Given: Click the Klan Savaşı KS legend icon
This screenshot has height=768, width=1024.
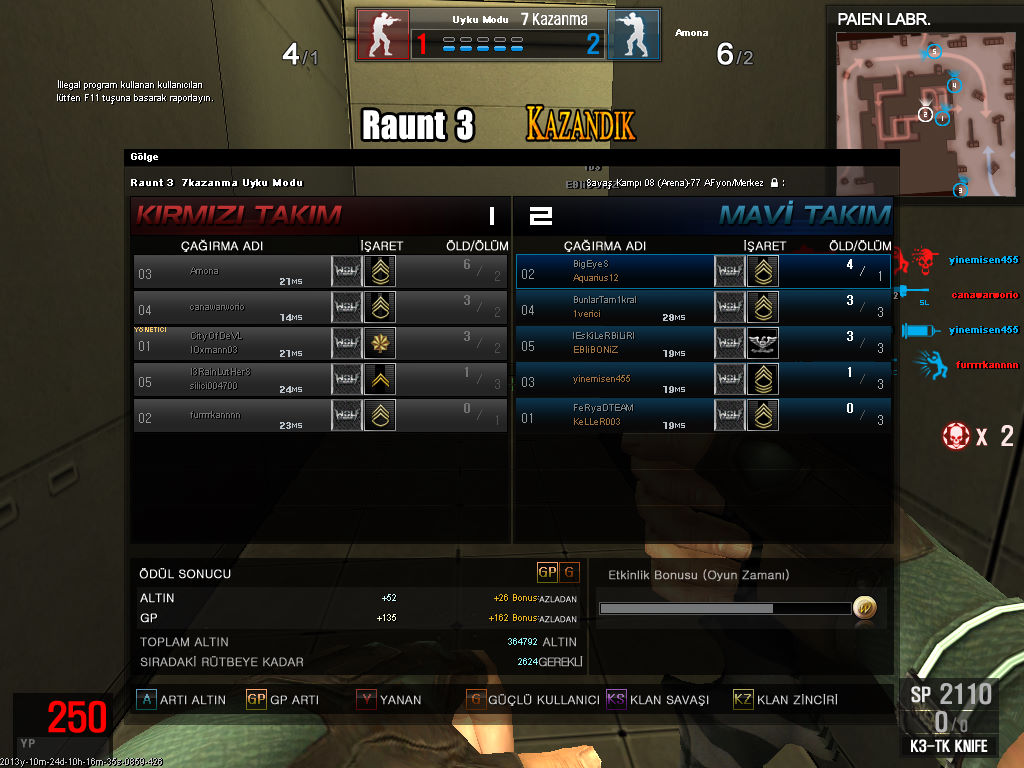Looking at the screenshot, I should tap(616, 700).
